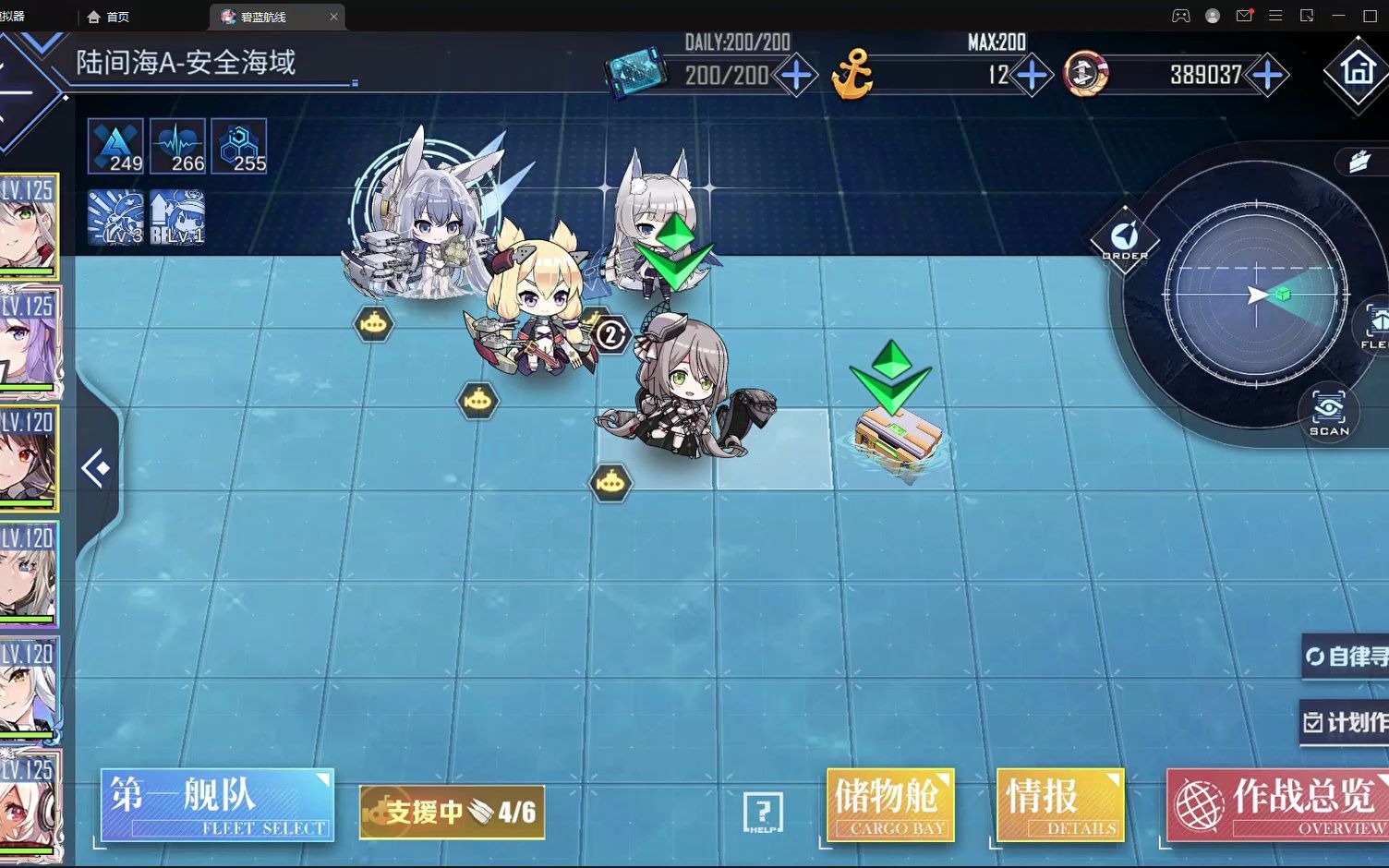This screenshot has width=1389, height=868.
Task: Click the heartbeat morale stat icon showing 266
Action: (178, 146)
